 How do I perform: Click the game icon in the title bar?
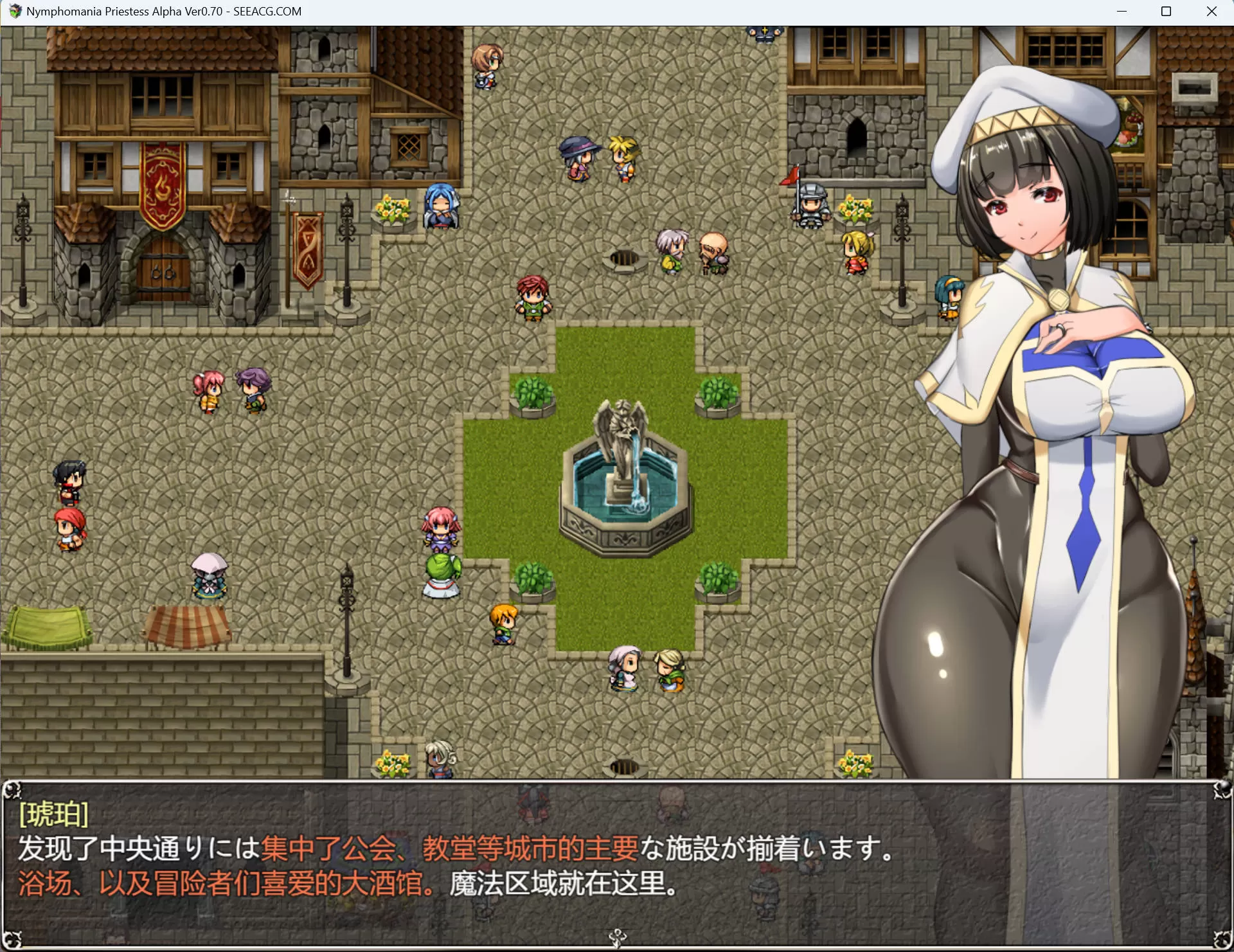[14, 11]
